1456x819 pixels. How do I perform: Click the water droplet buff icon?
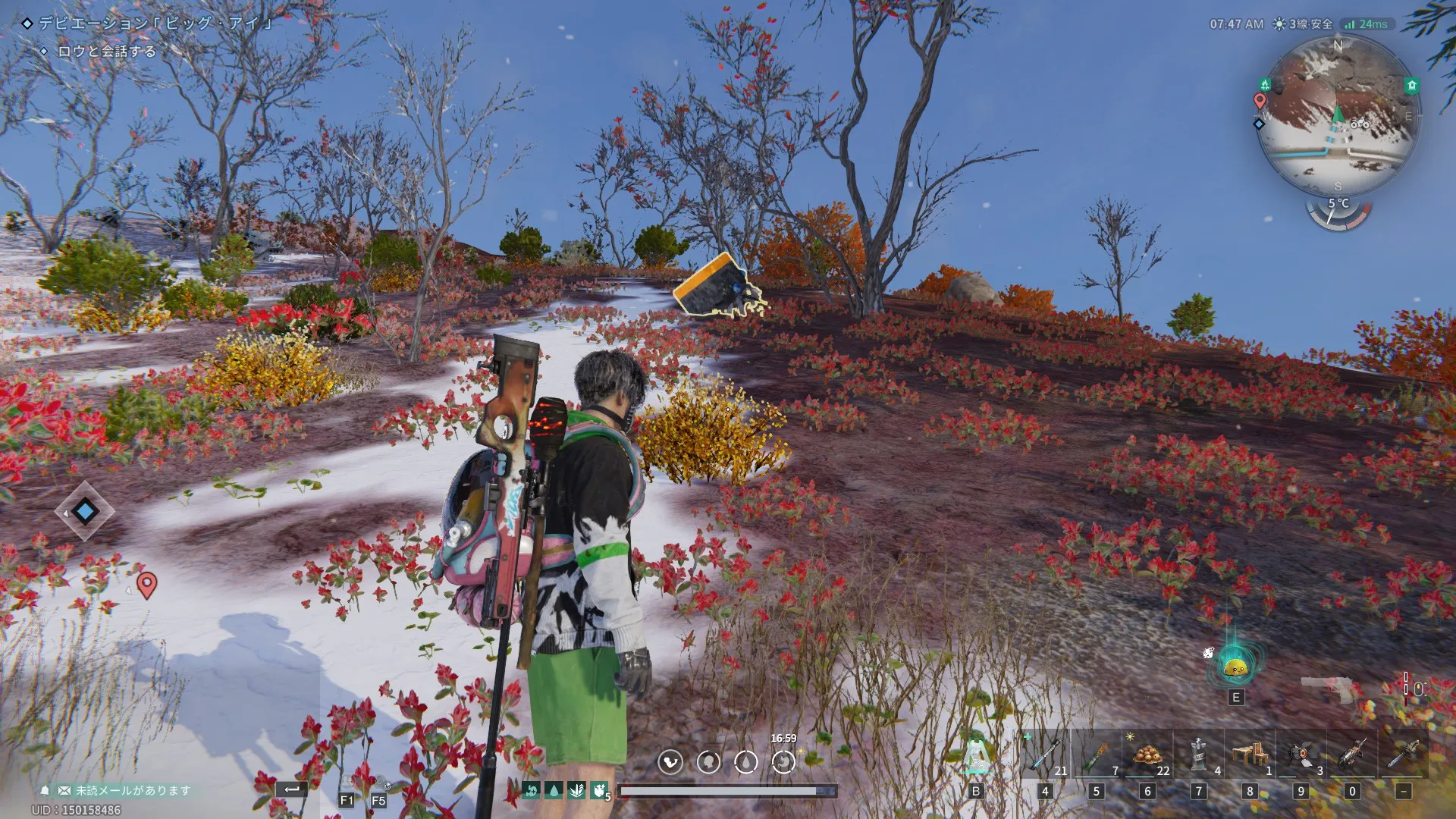[x=554, y=791]
